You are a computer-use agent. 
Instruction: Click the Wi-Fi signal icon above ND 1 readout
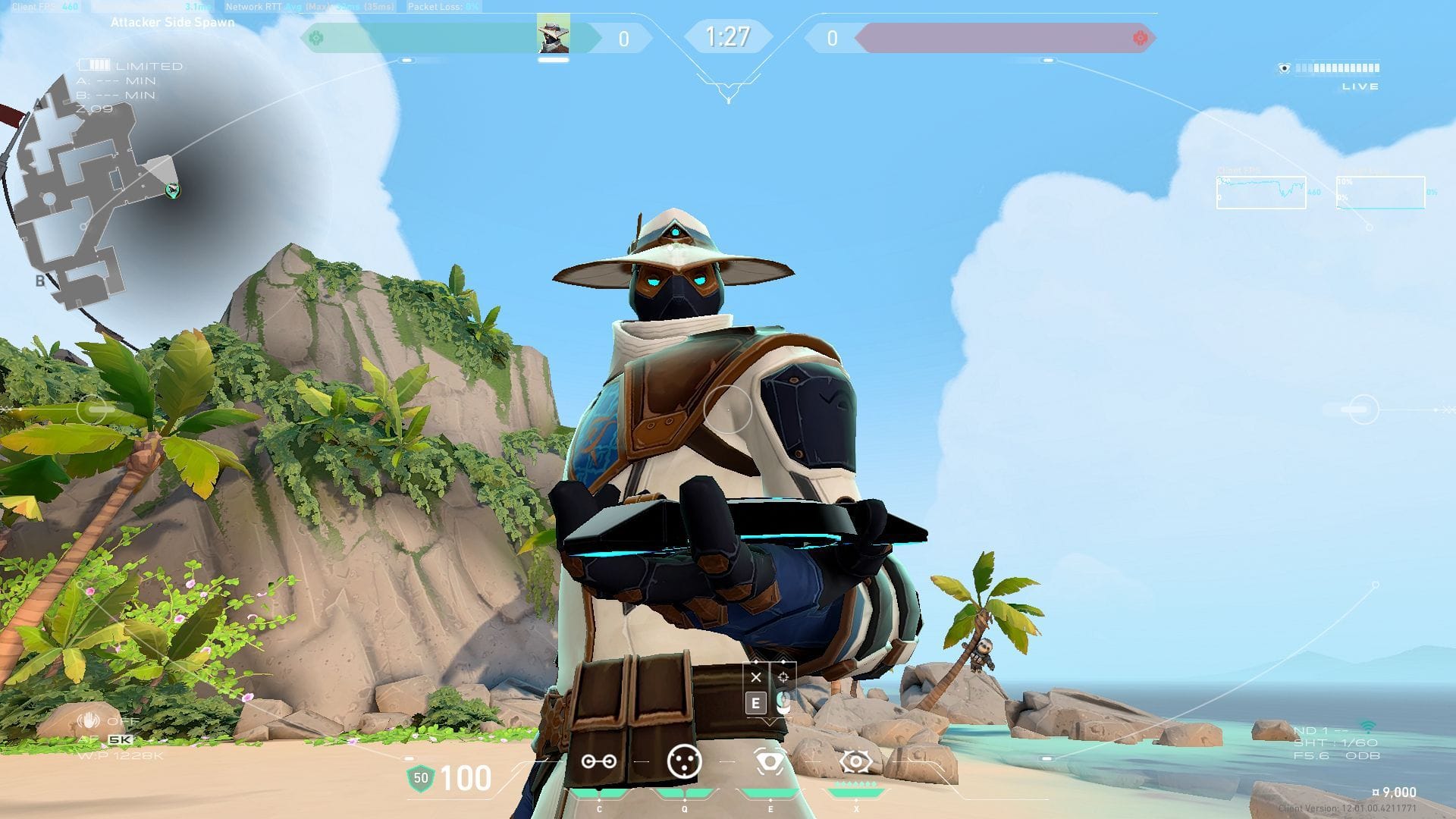coord(1368,726)
